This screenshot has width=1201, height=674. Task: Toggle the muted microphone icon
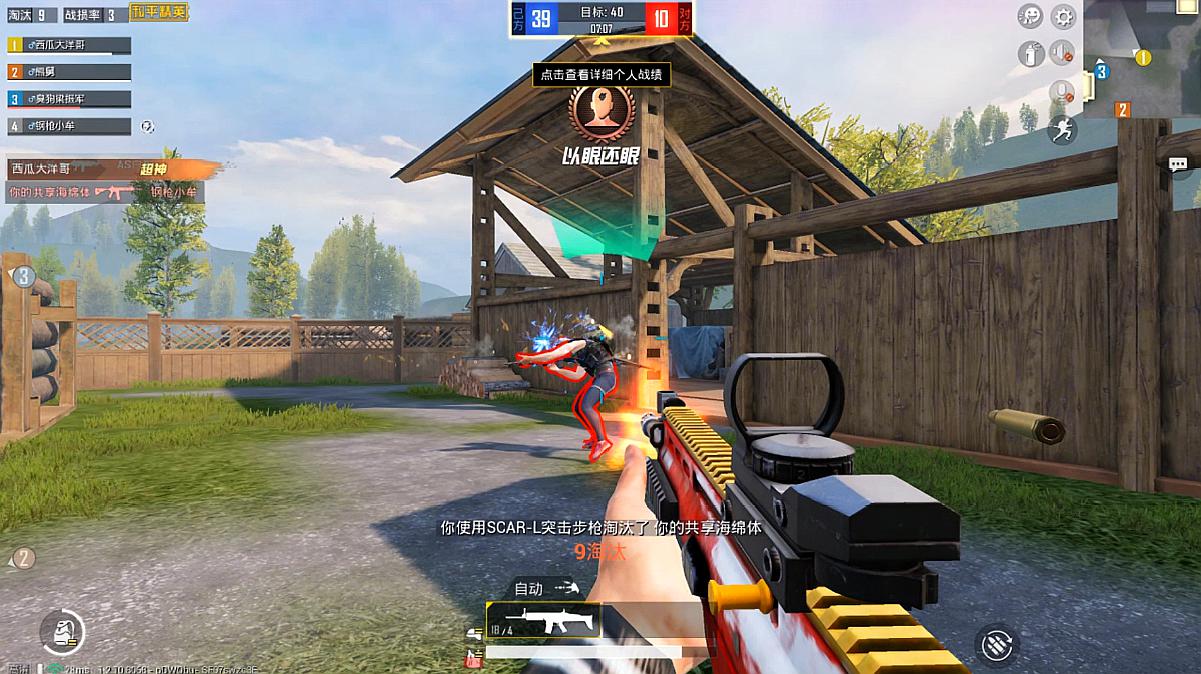coord(1062,92)
